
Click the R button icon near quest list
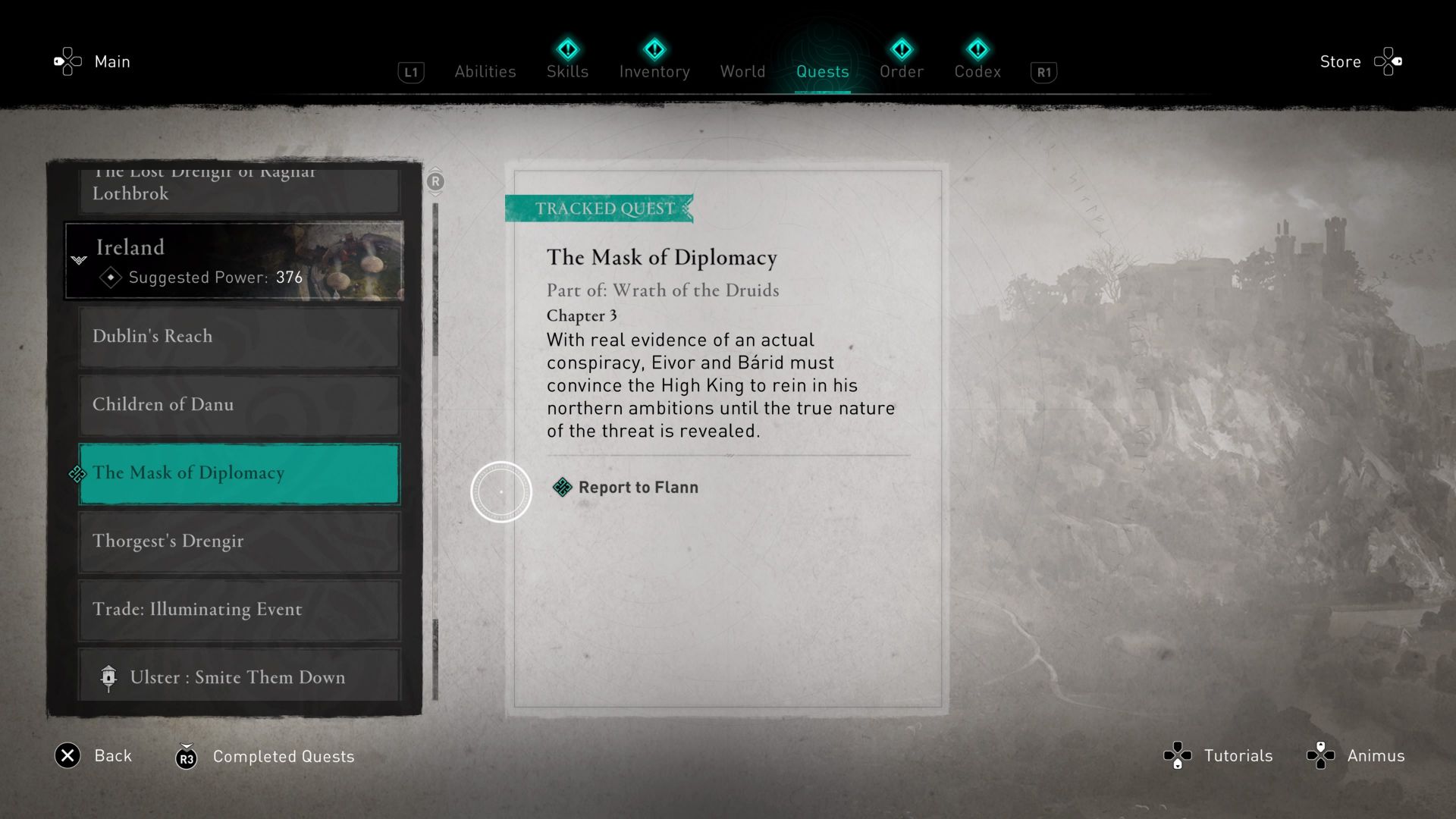point(435,182)
